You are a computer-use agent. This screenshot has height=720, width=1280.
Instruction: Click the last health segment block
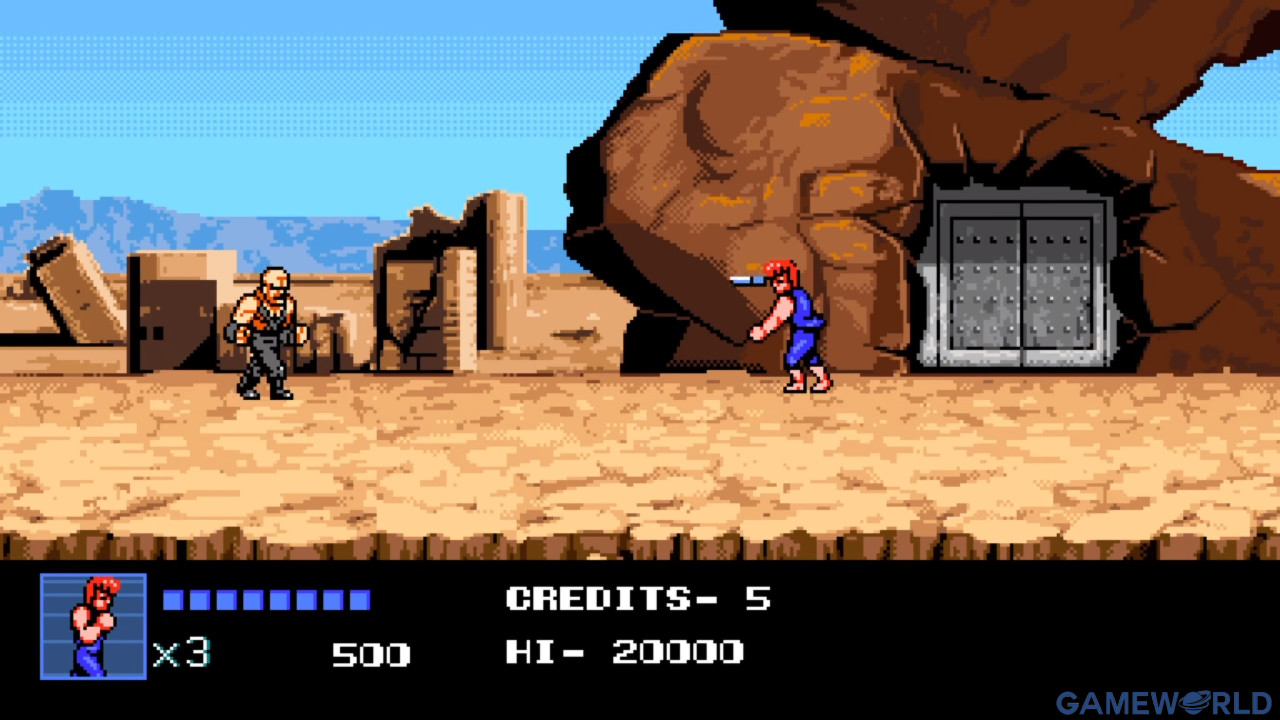point(358,598)
